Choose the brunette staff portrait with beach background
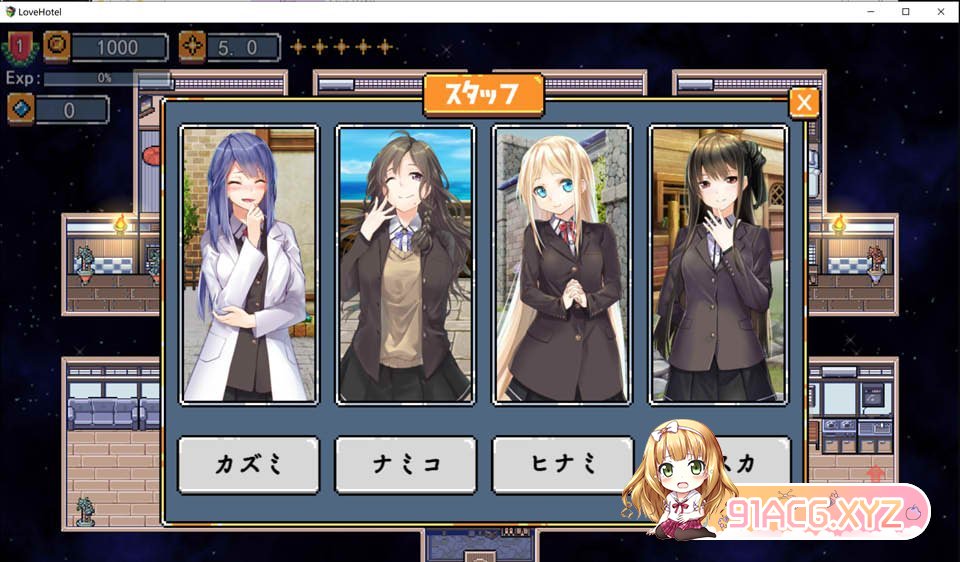Viewport: 960px width, 562px height. click(x=405, y=264)
